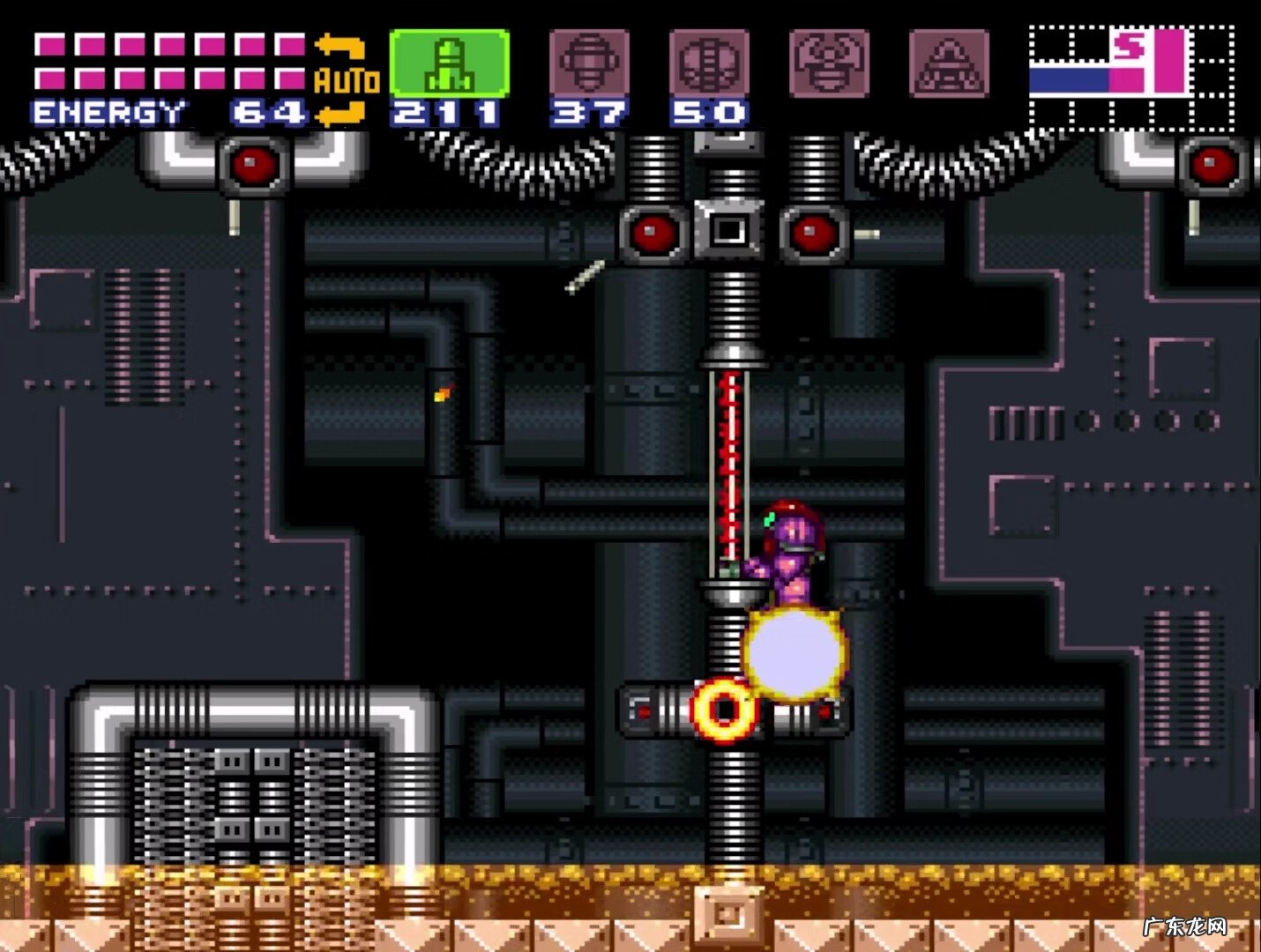Viewport: 1261px width, 952px height.
Task: Toggle the X-ray scope icon
Action: tap(949, 63)
